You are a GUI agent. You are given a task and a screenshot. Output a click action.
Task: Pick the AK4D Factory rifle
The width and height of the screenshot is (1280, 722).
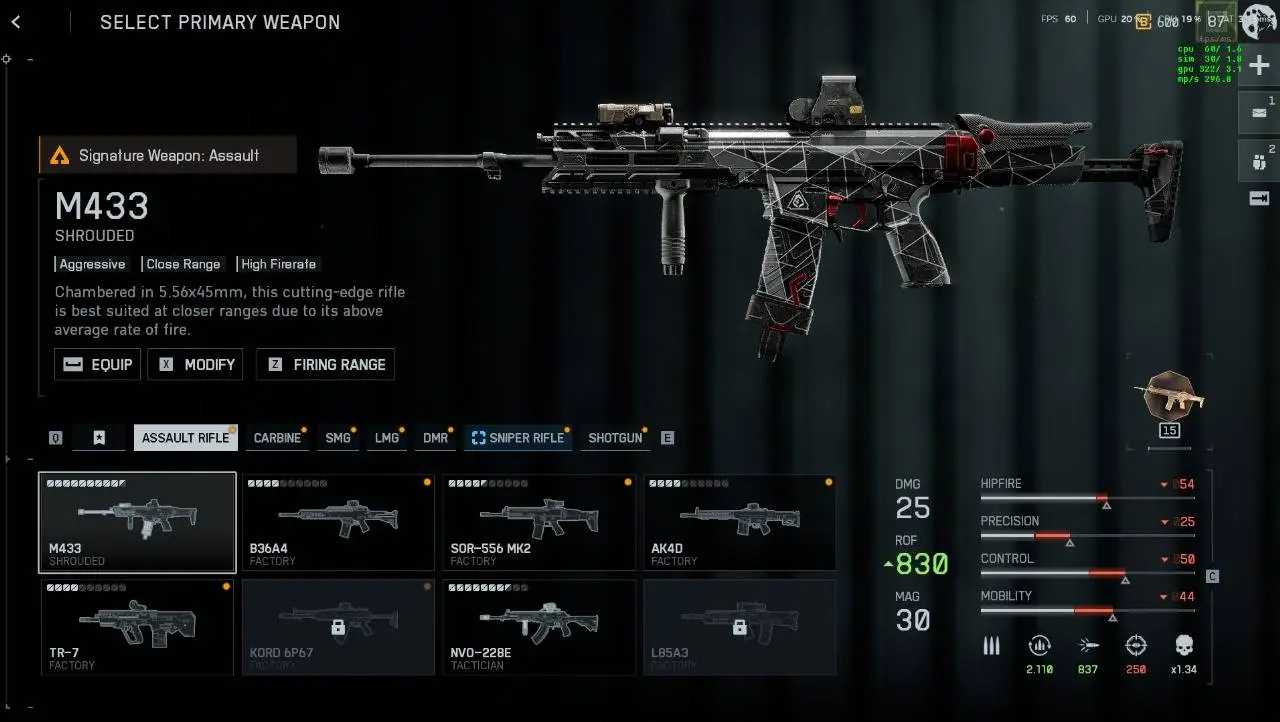click(739, 522)
